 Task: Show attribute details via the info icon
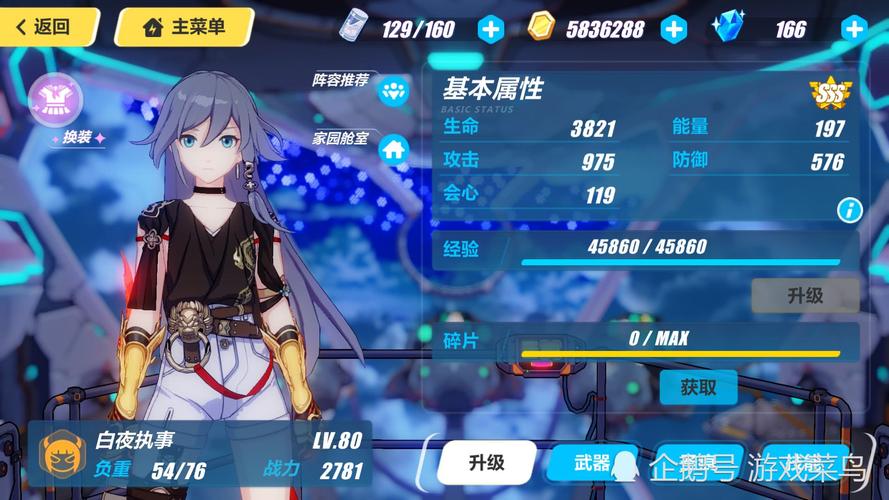849,209
